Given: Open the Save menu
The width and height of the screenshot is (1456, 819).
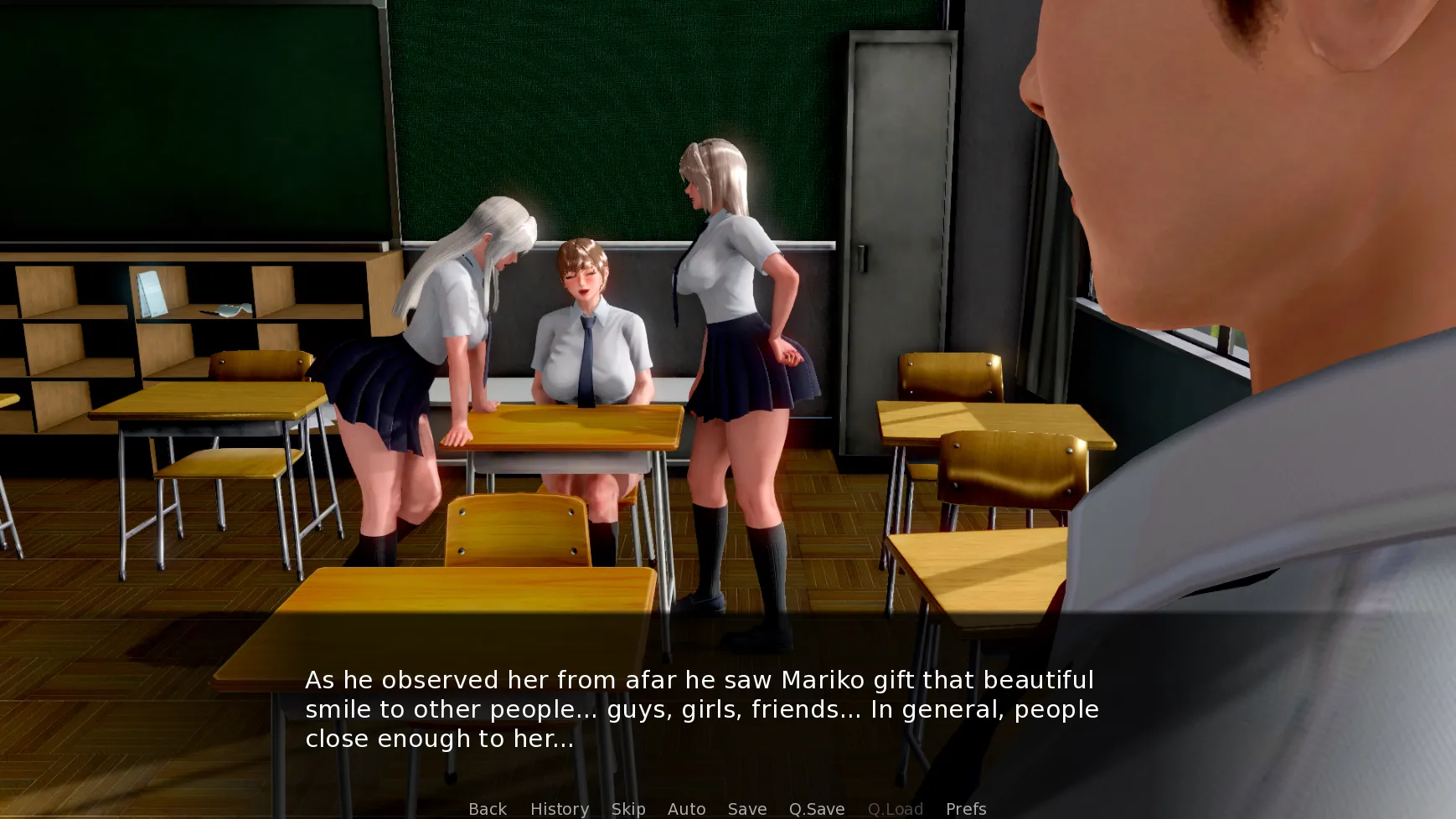Looking at the screenshot, I should point(746,808).
